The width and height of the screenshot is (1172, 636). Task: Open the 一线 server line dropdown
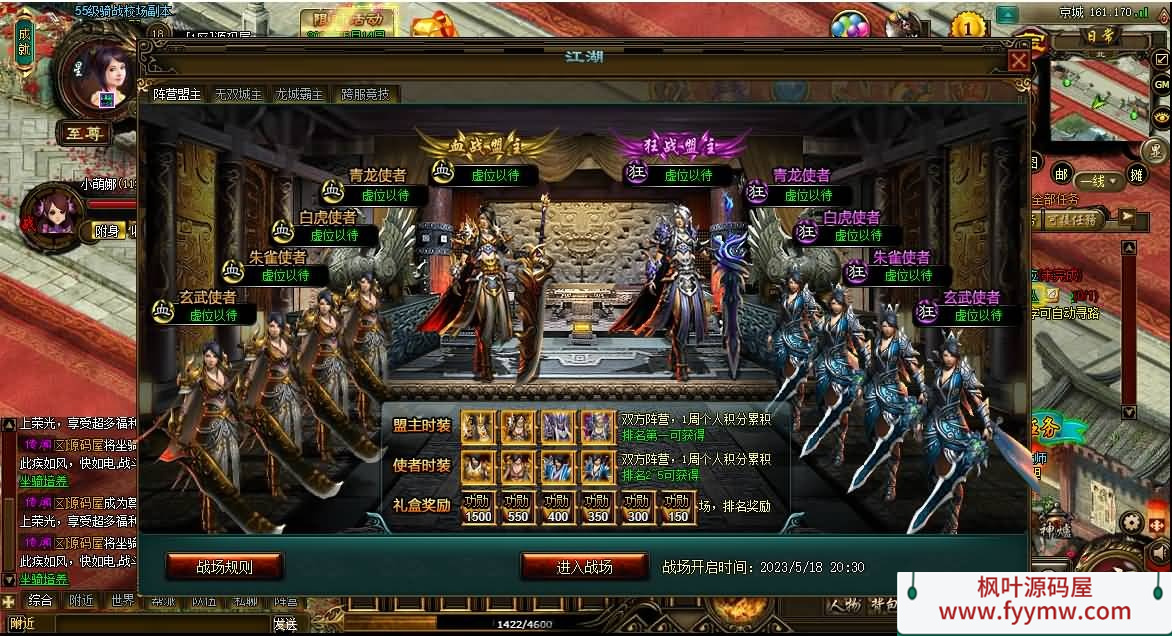pyautogui.click(x=1097, y=181)
